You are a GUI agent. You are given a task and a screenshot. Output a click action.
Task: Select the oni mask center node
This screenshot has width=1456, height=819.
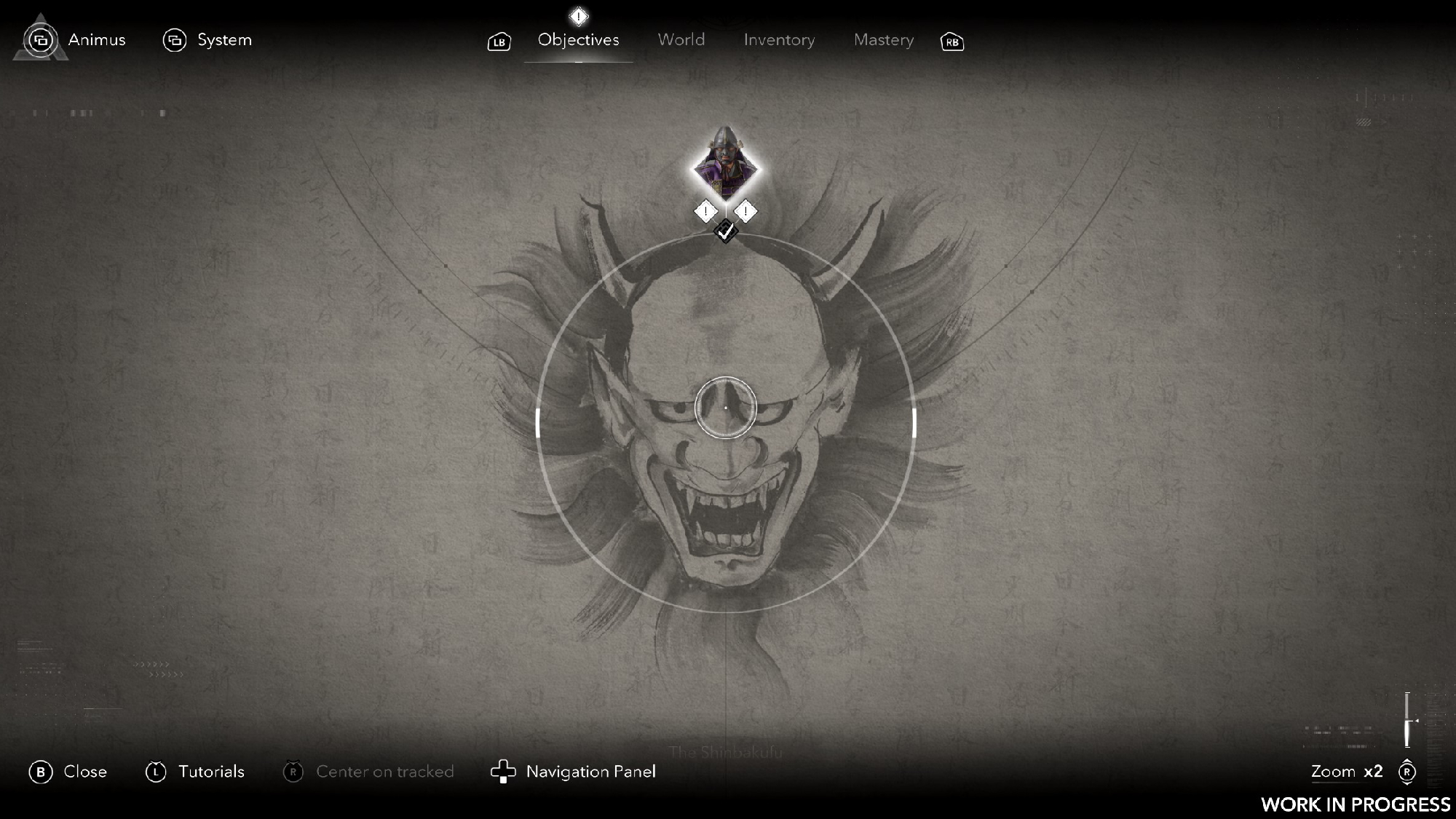725,408
